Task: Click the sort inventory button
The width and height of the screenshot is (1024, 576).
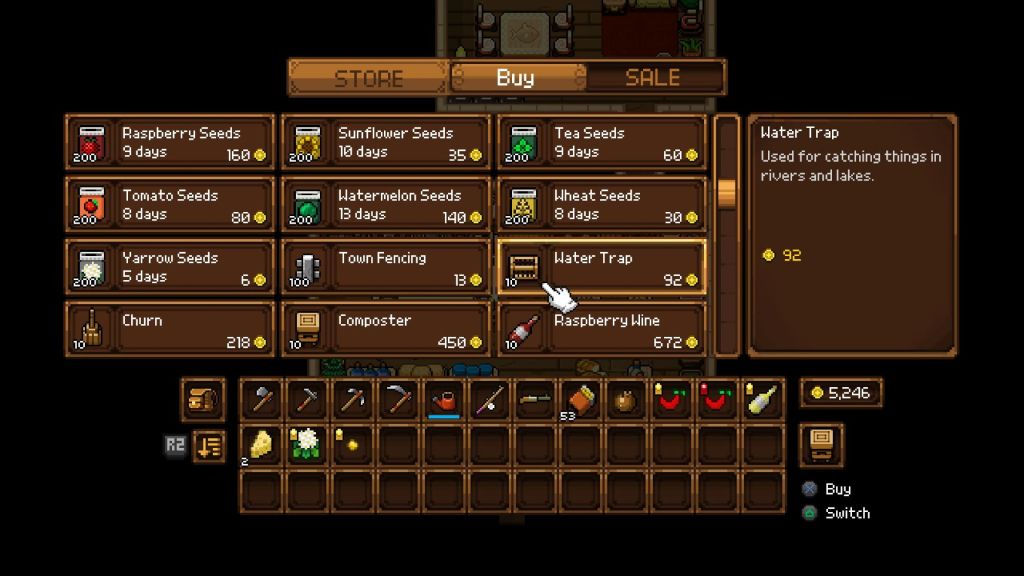Action: tap(207, 446)
